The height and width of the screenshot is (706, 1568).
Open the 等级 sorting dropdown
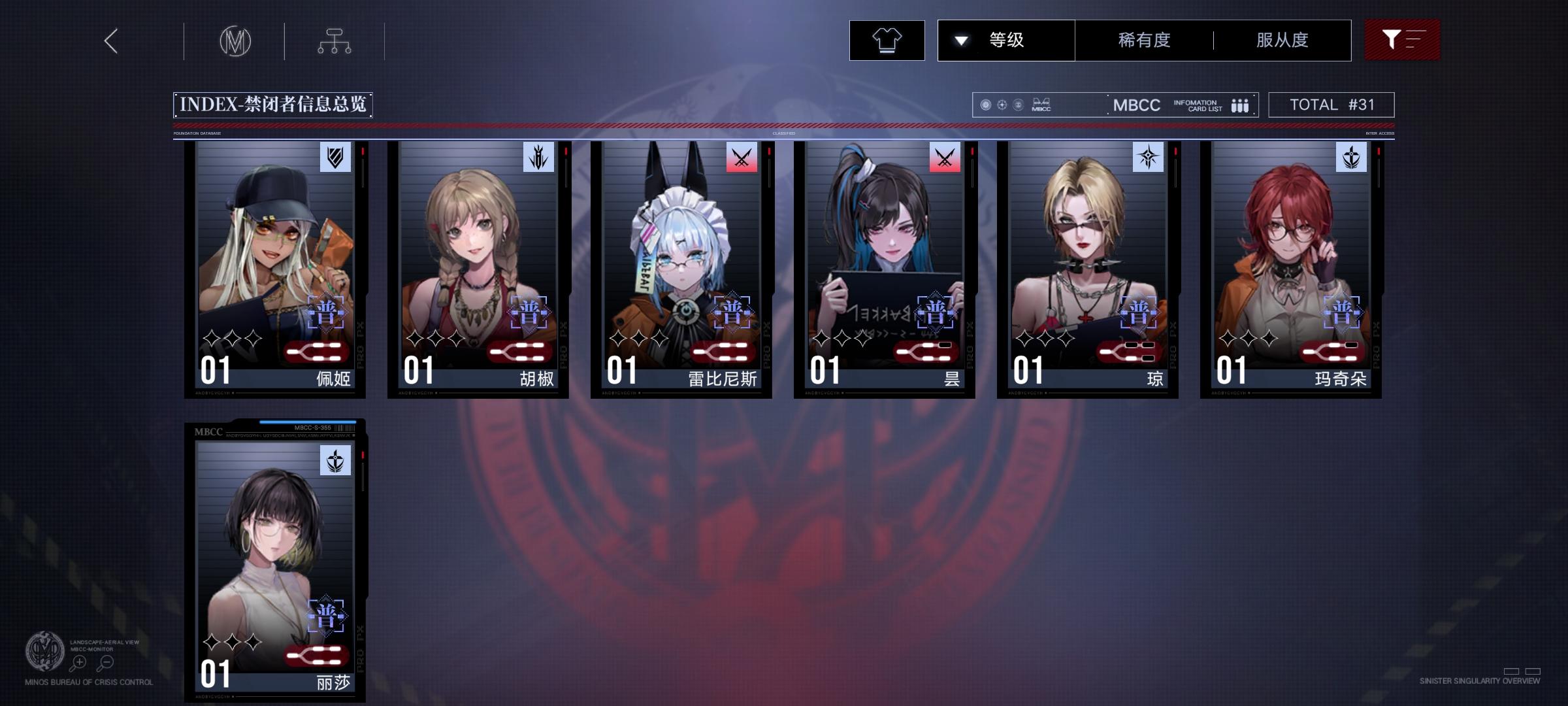[x=1006, y=40]
